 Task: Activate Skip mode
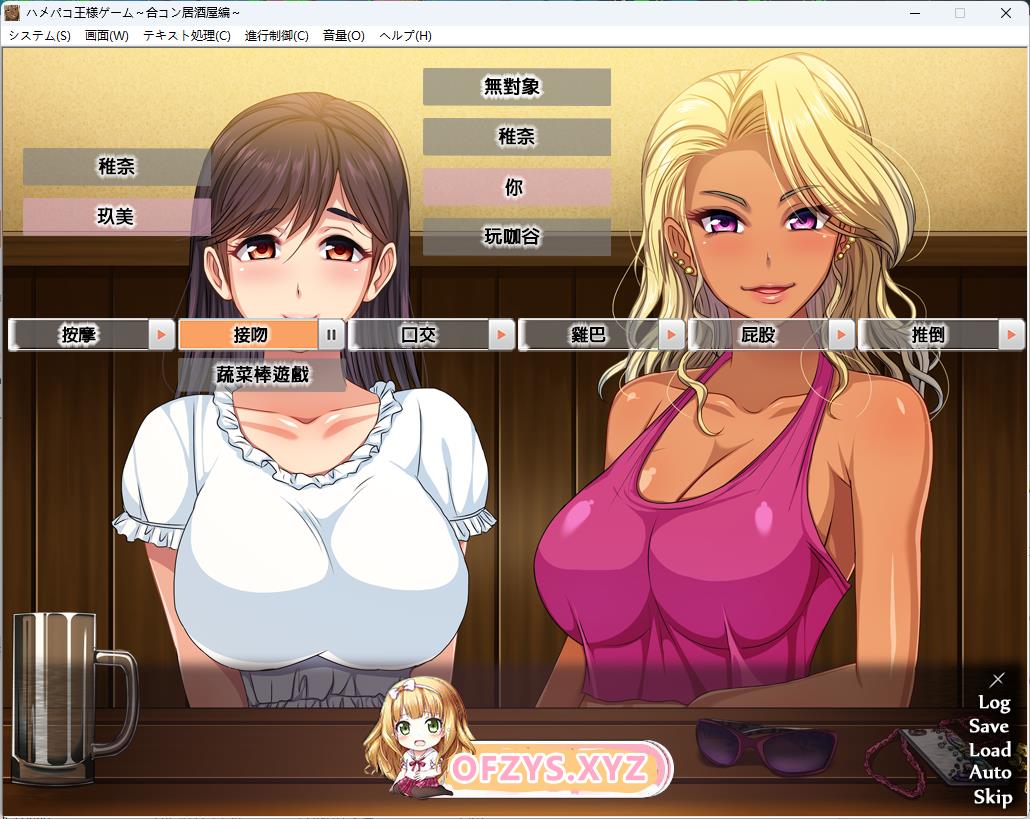992,797
